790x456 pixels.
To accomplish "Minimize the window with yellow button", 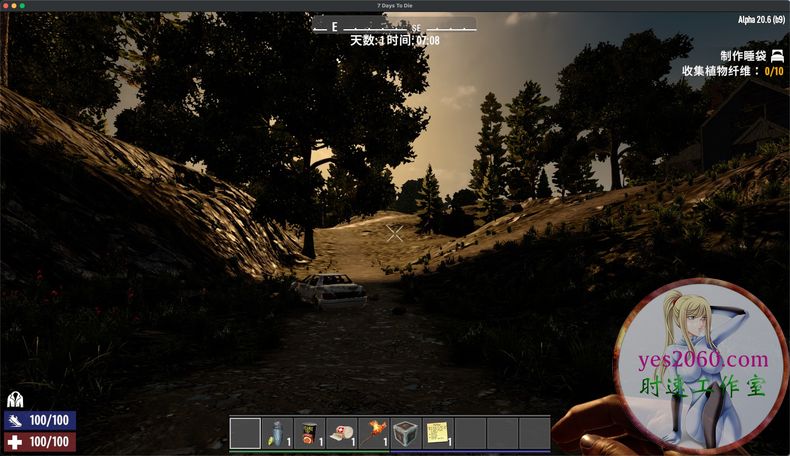I will [14, 6].
